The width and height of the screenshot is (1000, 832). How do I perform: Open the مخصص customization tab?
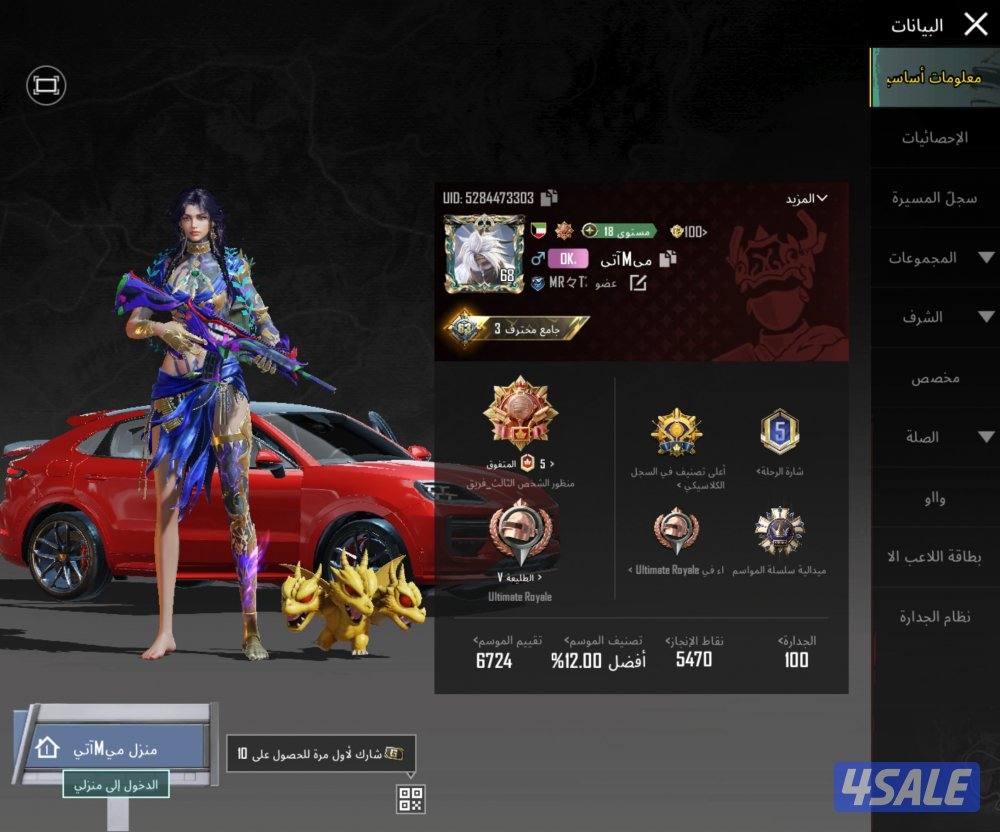click(x=934, y=378)
